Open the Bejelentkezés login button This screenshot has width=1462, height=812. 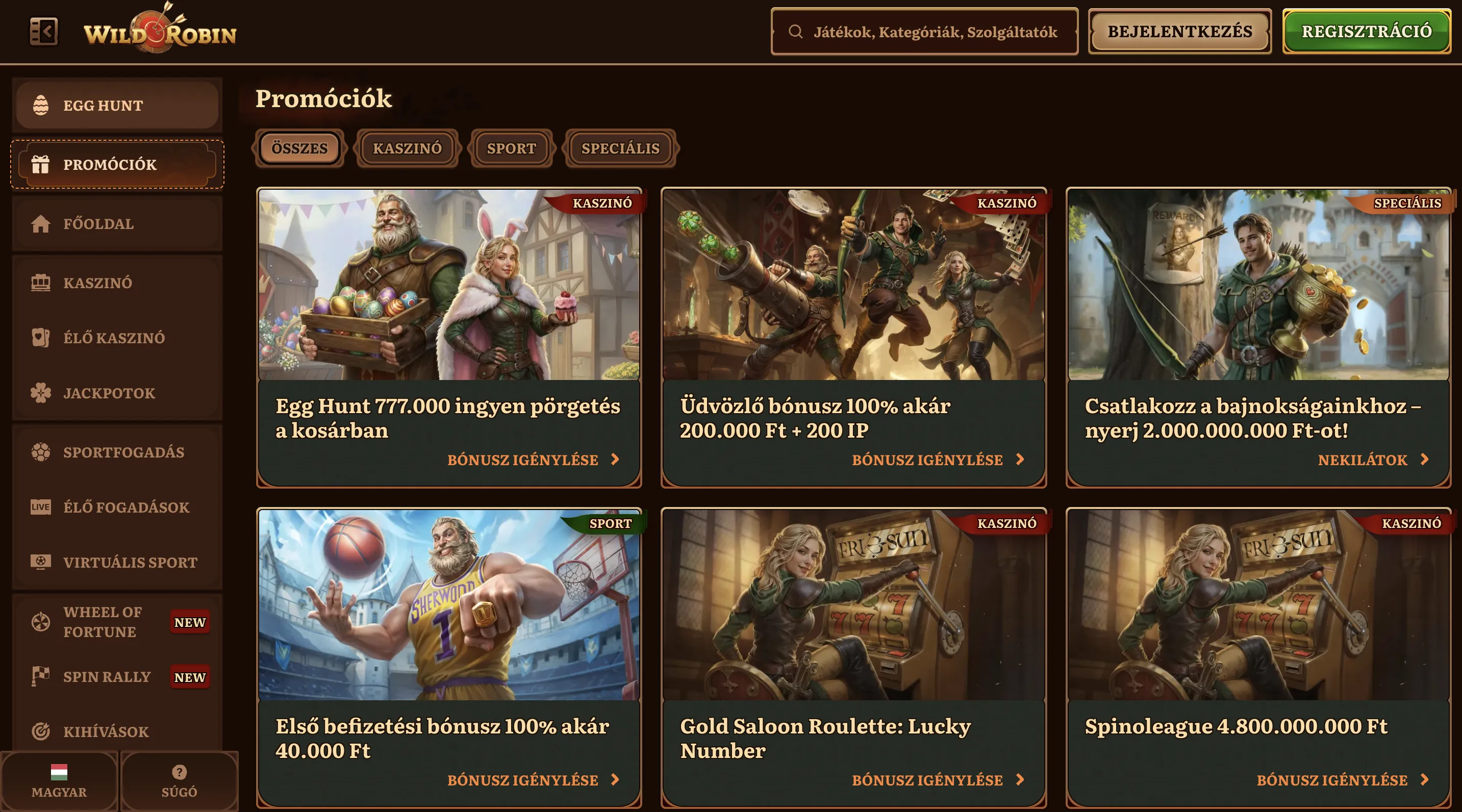(x=1179, y=32)
